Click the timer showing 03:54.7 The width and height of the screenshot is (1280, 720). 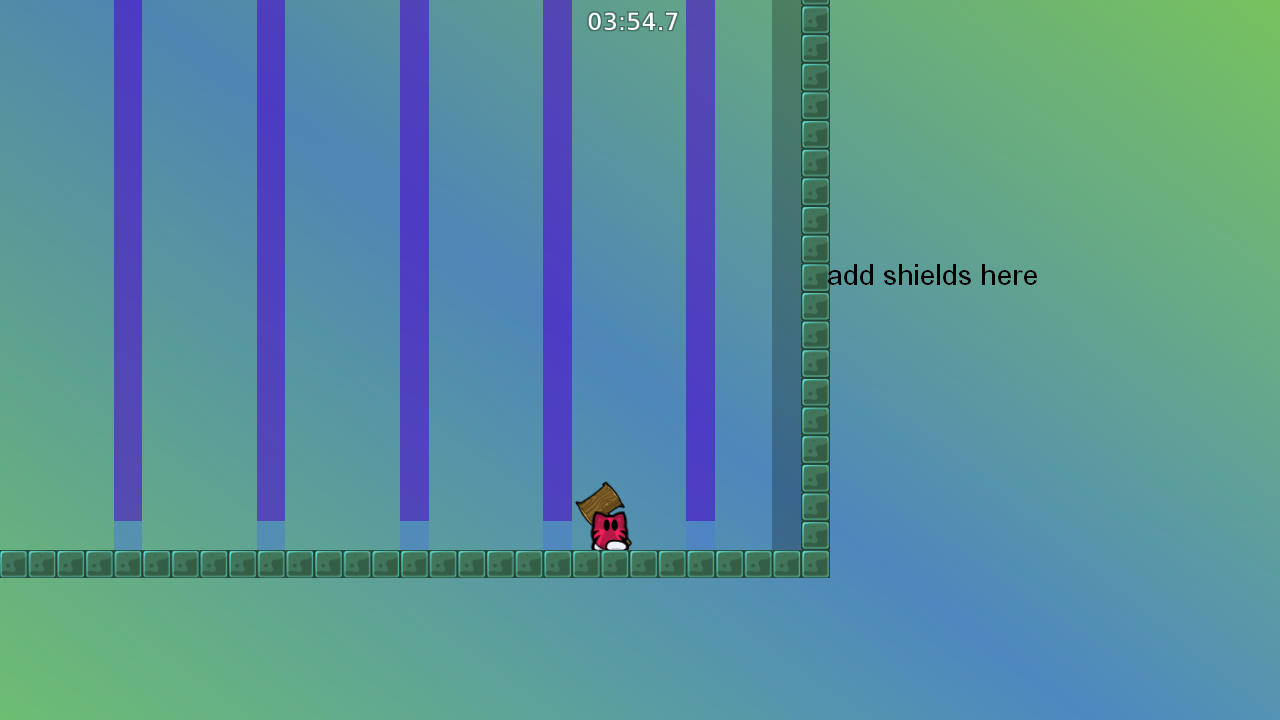pyautogui.click(x=632, y=21)
